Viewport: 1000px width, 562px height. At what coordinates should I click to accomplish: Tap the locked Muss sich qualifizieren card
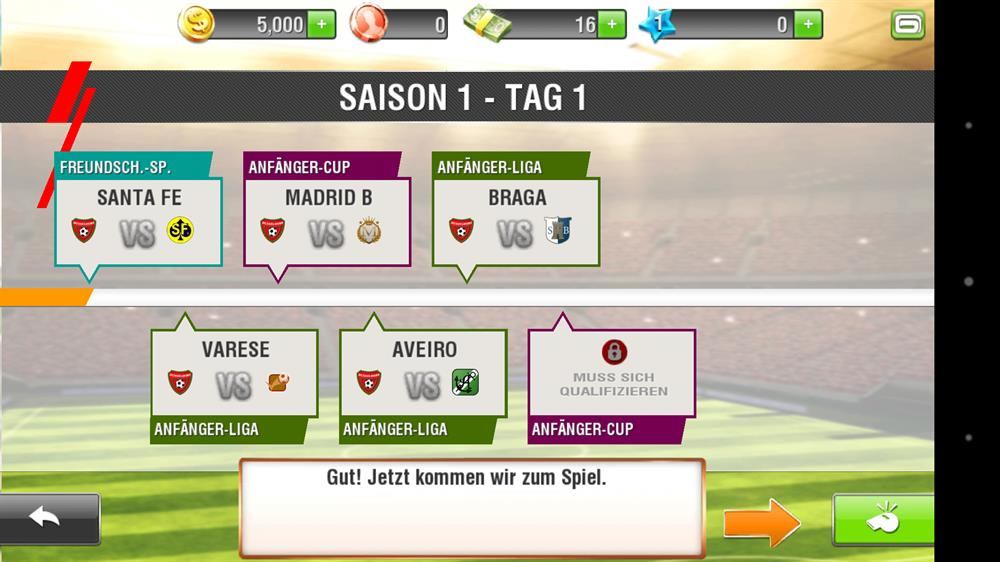612,373
